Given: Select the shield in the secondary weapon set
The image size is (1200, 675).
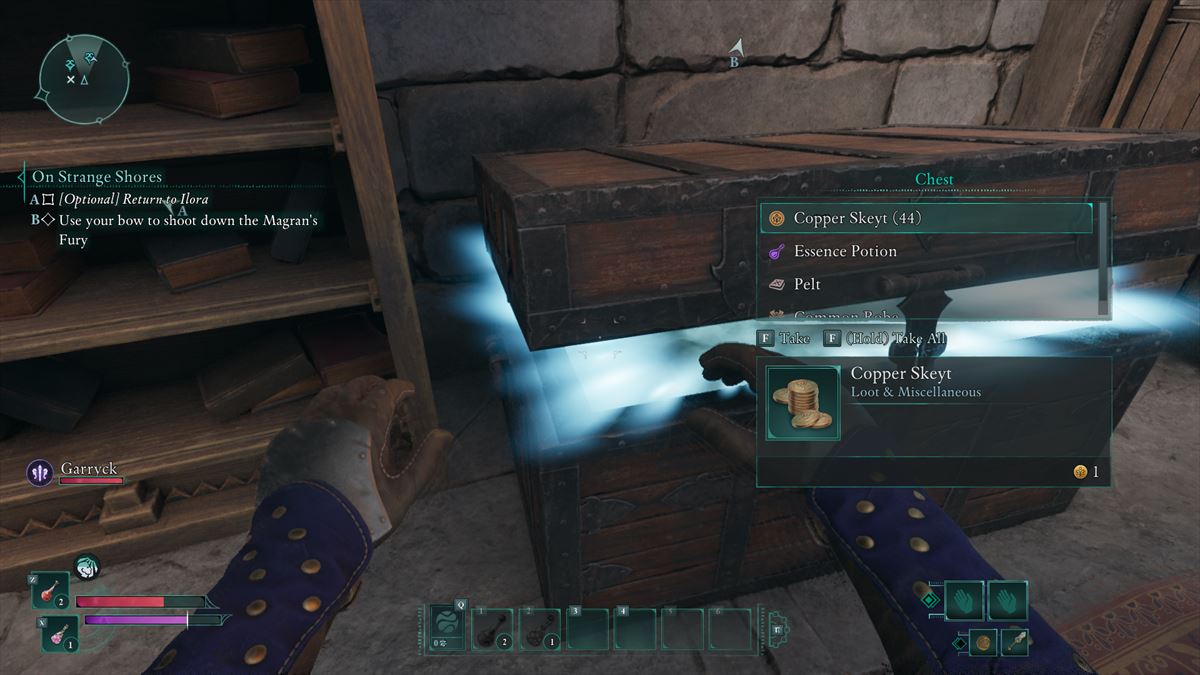Looking at the screenshot, I should (983, 642).
